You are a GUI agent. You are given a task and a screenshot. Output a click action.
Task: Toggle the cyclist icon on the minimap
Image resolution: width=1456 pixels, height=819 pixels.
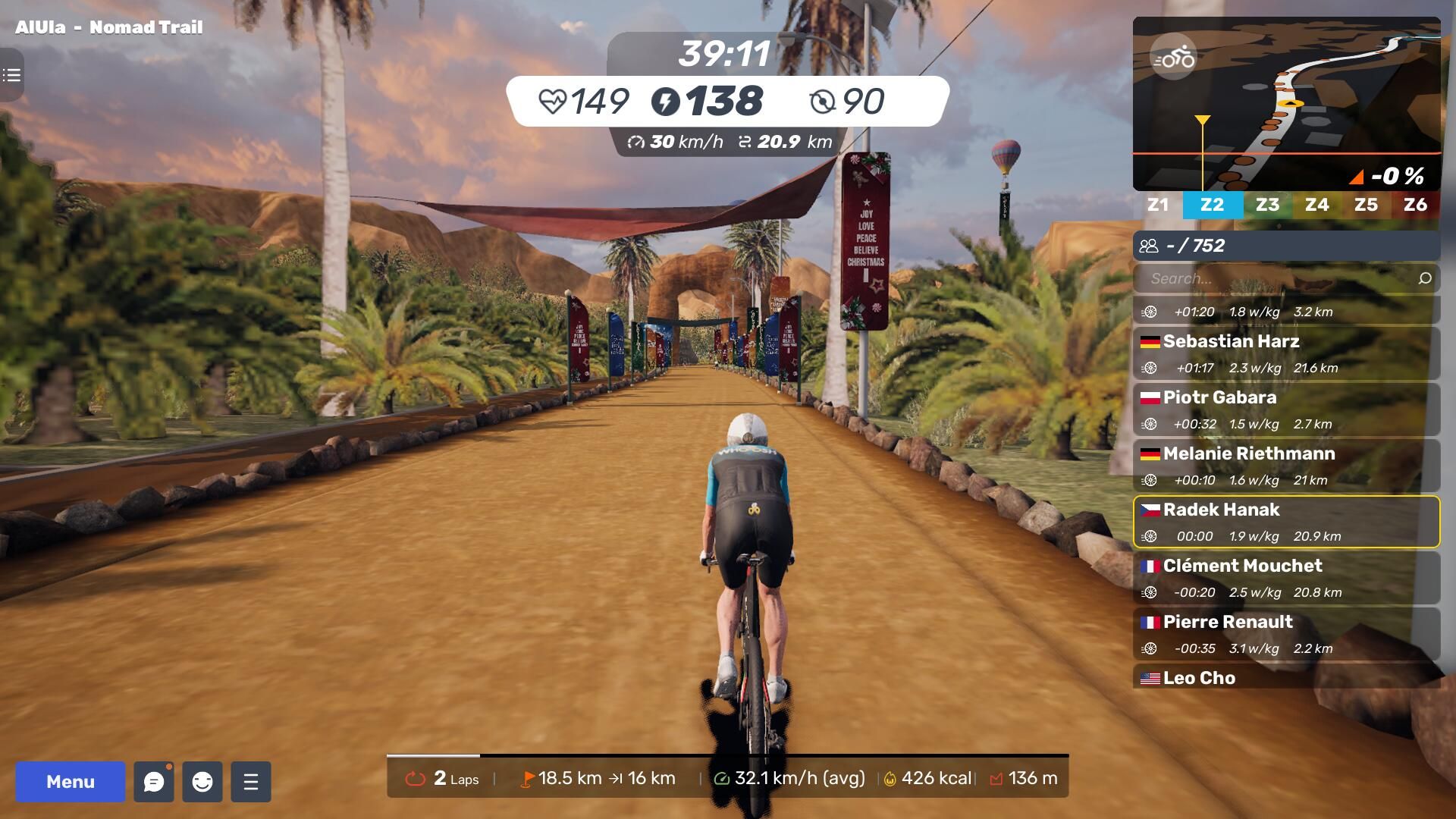coord(1173,58)
